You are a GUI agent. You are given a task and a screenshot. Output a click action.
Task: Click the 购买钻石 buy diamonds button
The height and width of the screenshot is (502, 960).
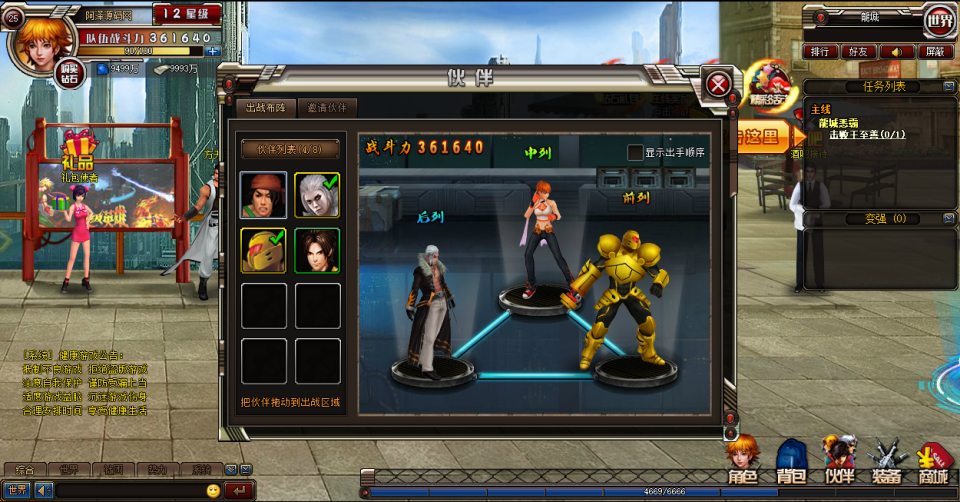coord(70,76)
